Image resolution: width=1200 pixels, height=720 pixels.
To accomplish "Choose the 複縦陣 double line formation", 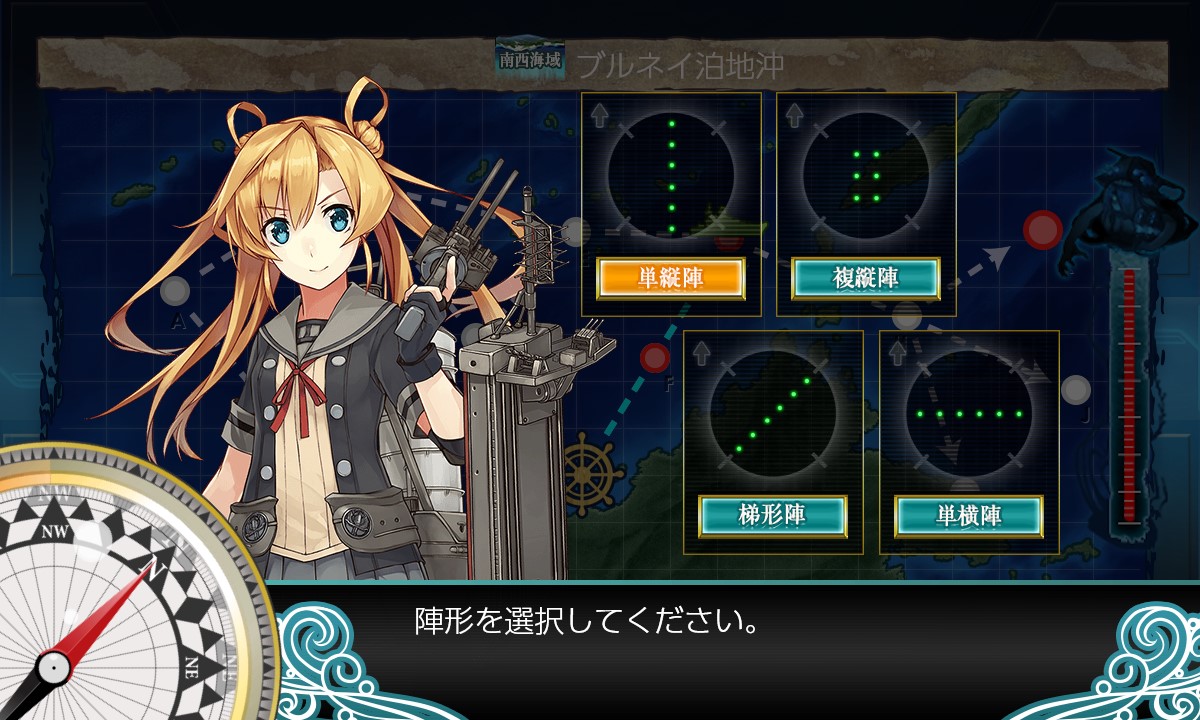I will tap(866, 279).
